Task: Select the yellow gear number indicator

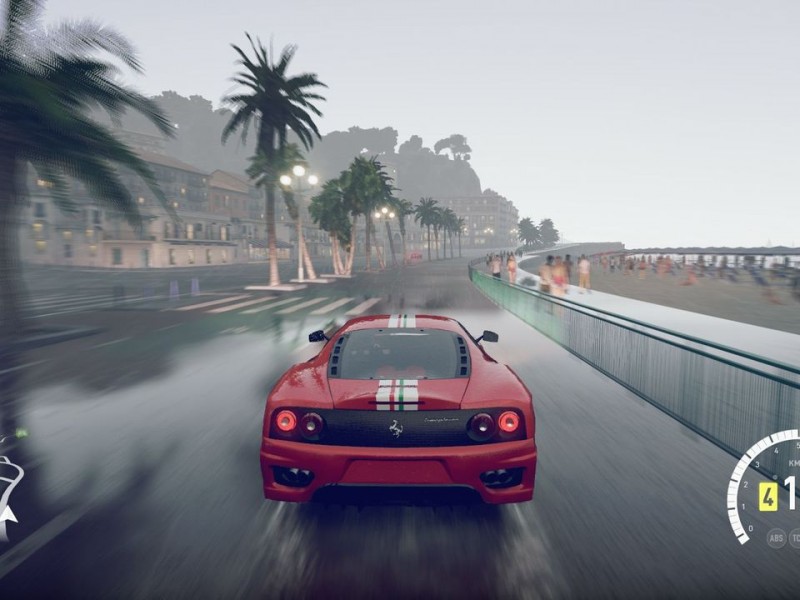Action: 768,496
